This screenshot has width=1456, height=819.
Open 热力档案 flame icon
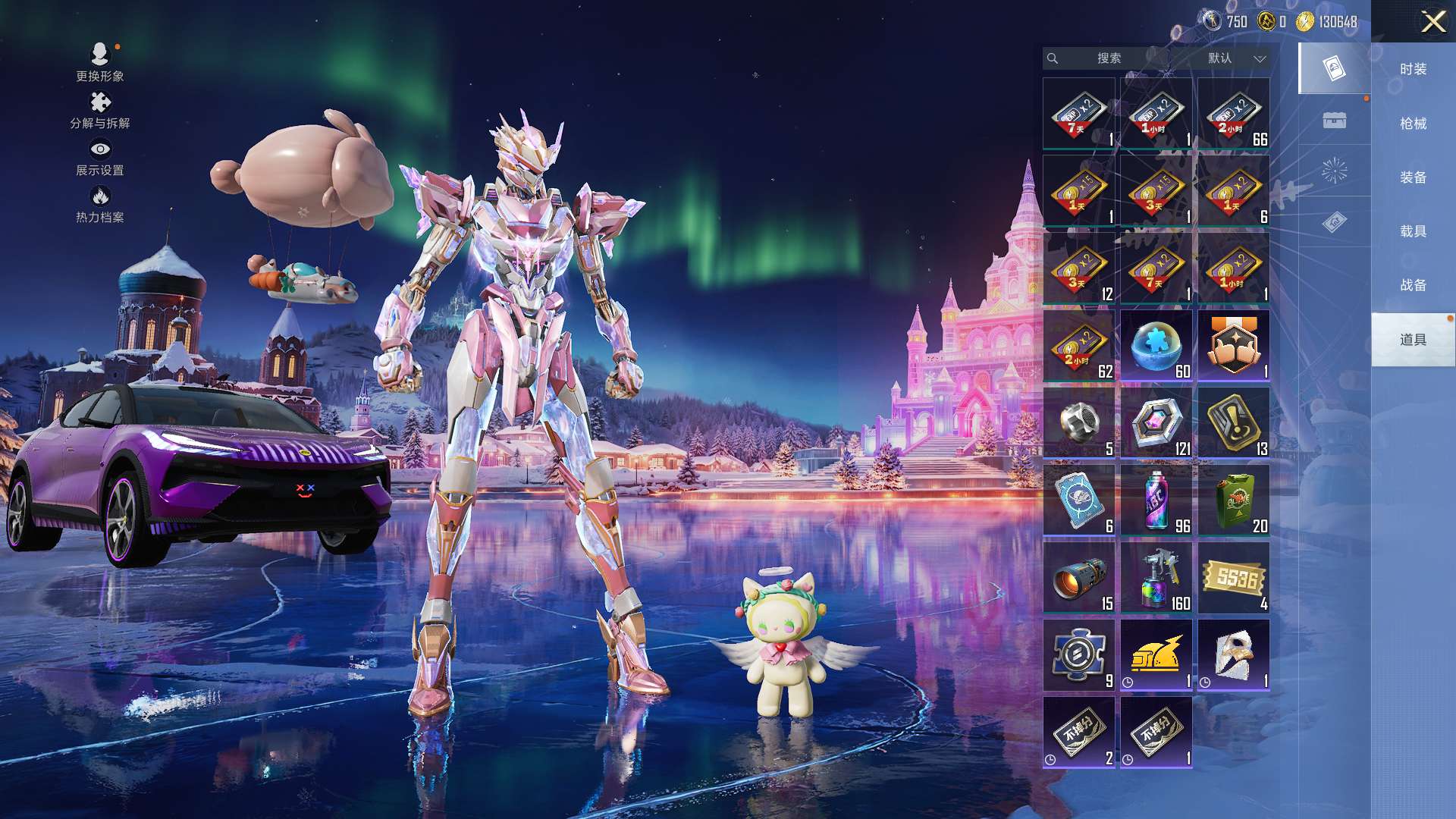tap(99, 205)
